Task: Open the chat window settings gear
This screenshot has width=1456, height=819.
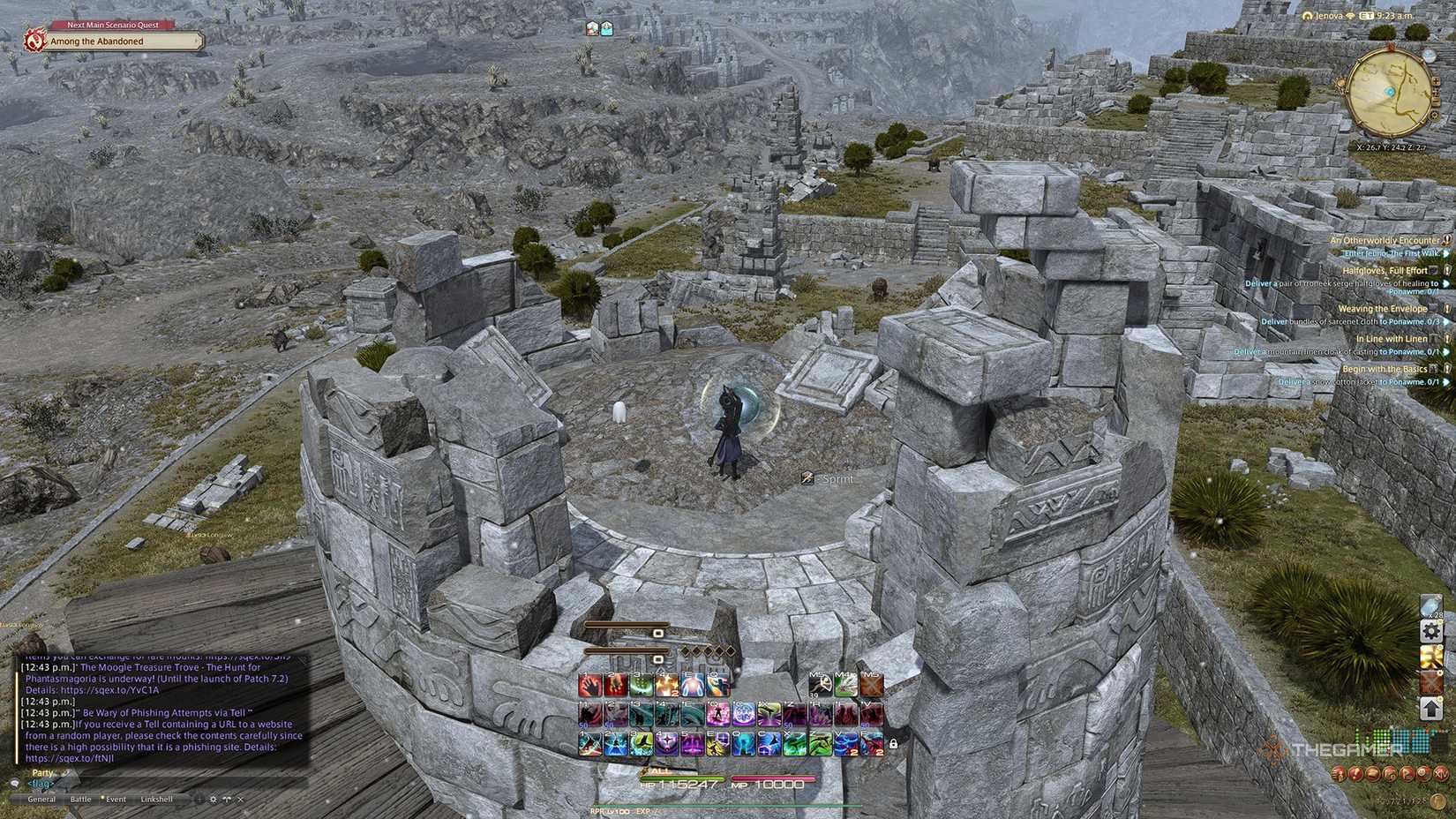Action: (x=213, y=800)
